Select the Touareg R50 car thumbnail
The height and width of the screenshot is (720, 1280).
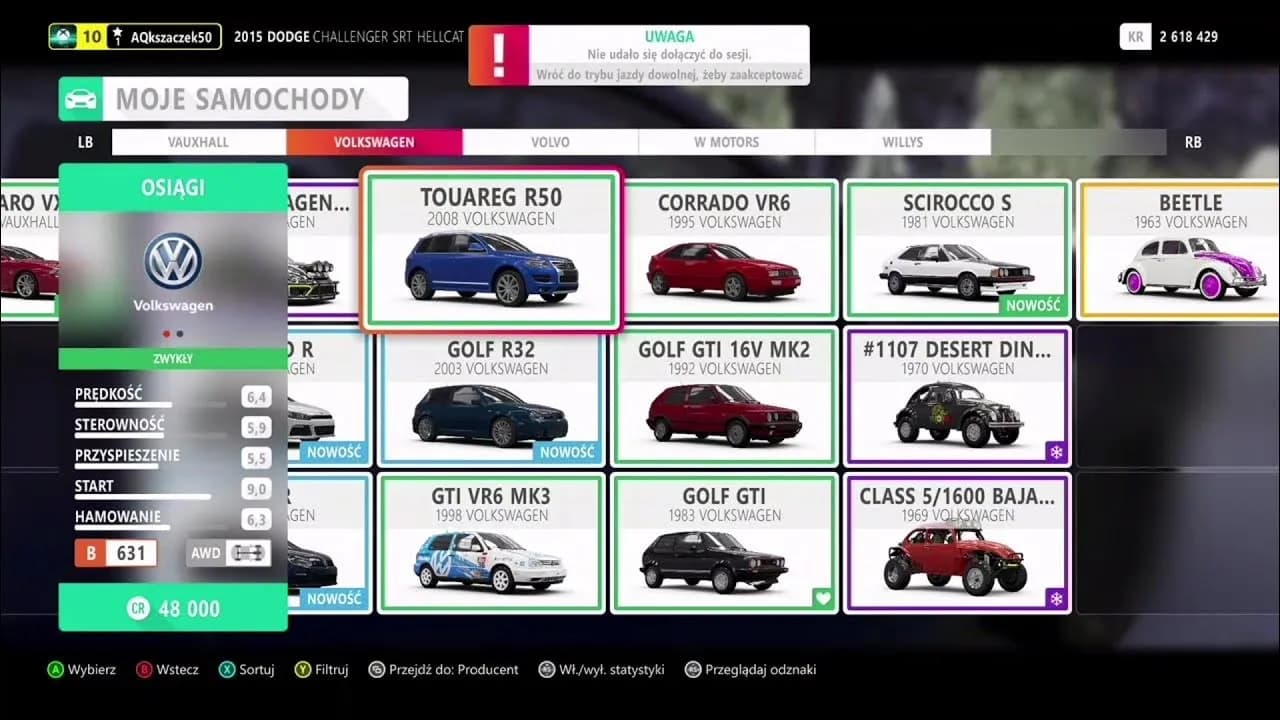(491, 250)
